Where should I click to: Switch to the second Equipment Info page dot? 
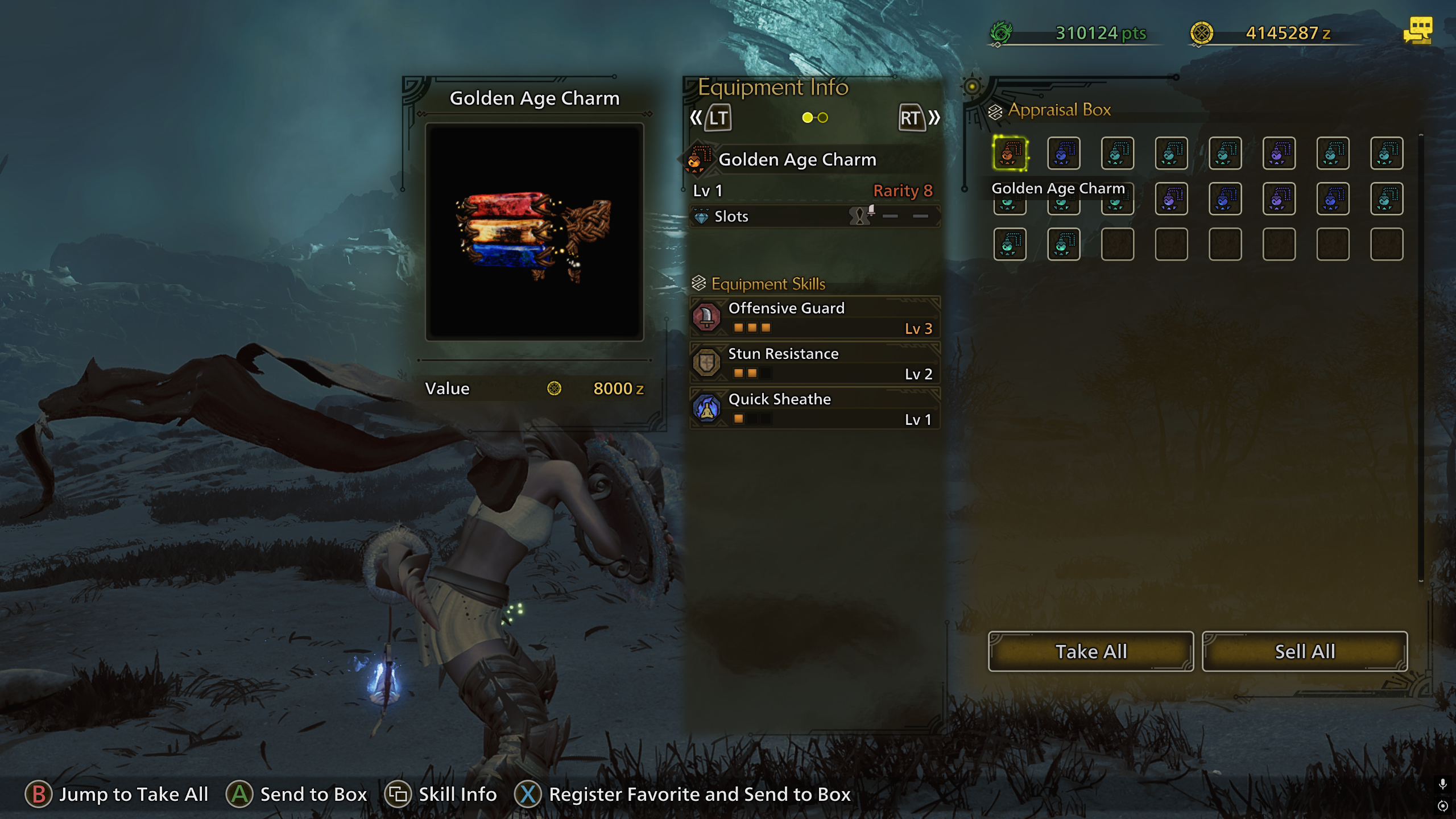click(x=823, y=118)
